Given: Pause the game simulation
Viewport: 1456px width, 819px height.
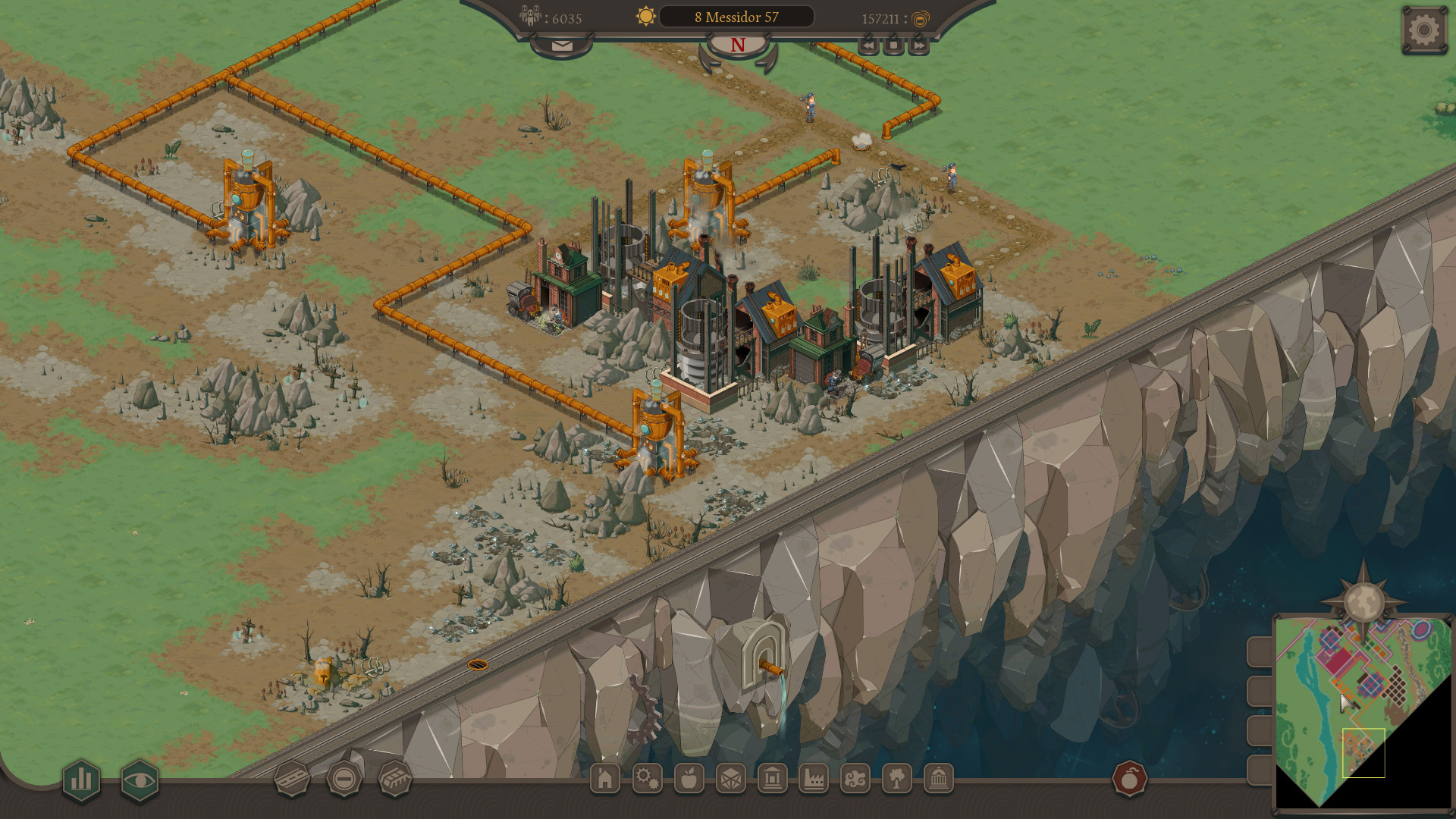Looking at the screenshot, I should (893, 46).
